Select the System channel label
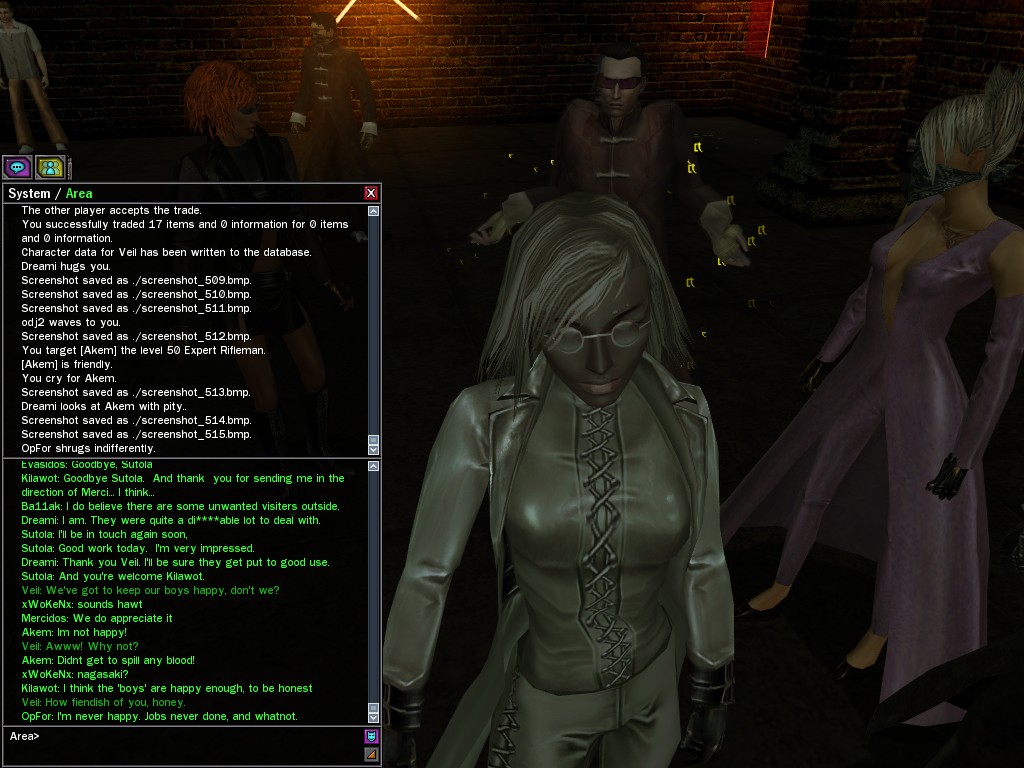 [x=29, y=193]
